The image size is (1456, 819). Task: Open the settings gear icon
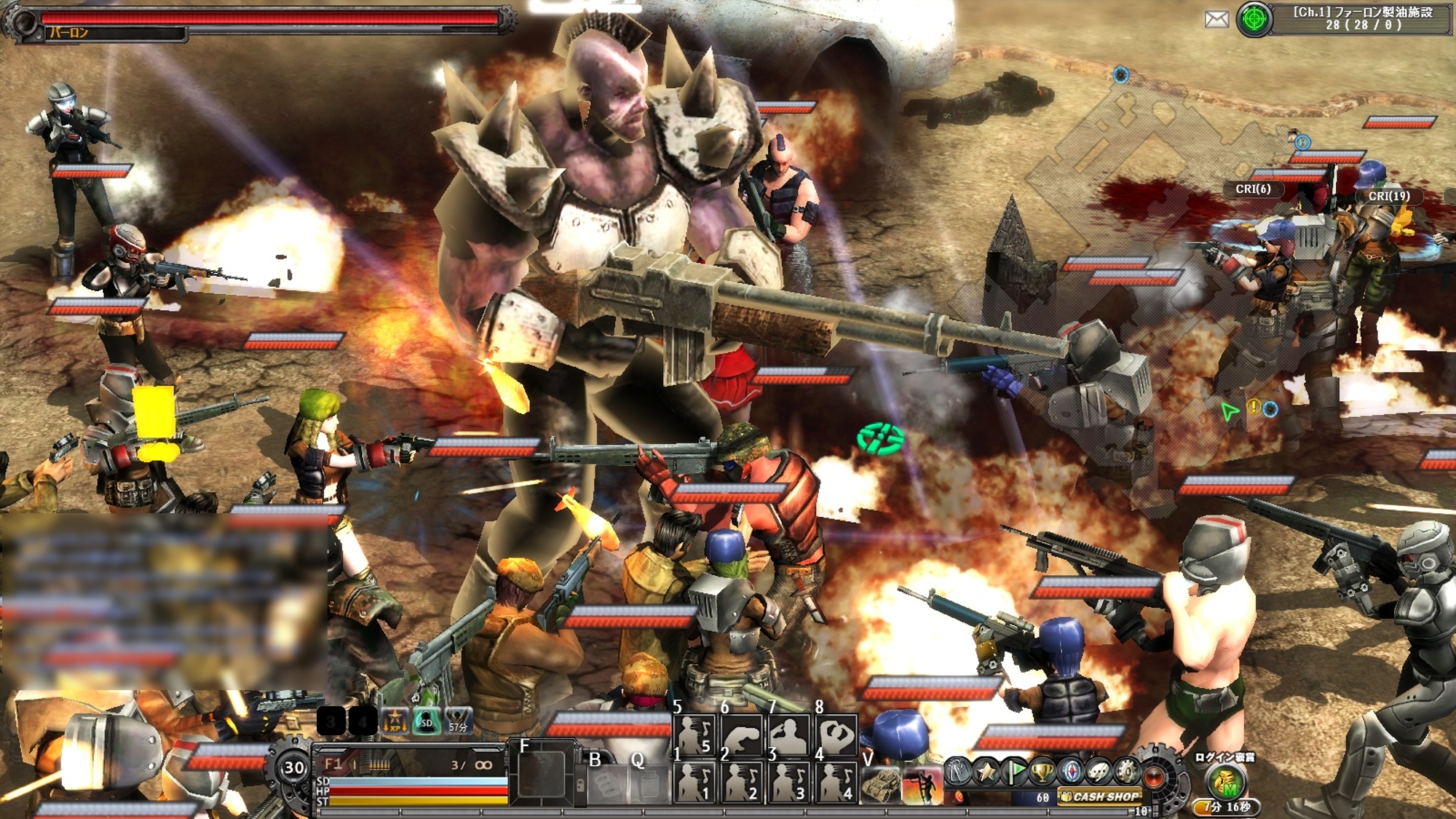point(1126,771)
